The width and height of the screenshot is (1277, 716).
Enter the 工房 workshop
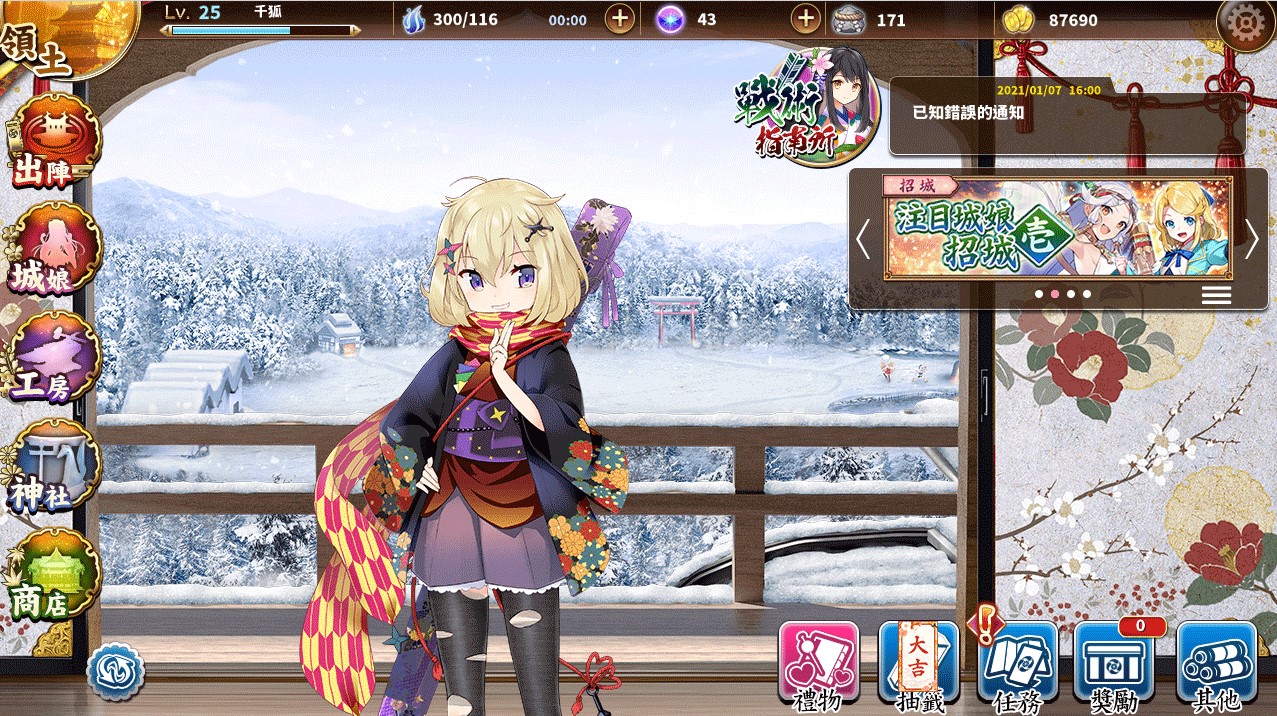(x=57, y=357)
